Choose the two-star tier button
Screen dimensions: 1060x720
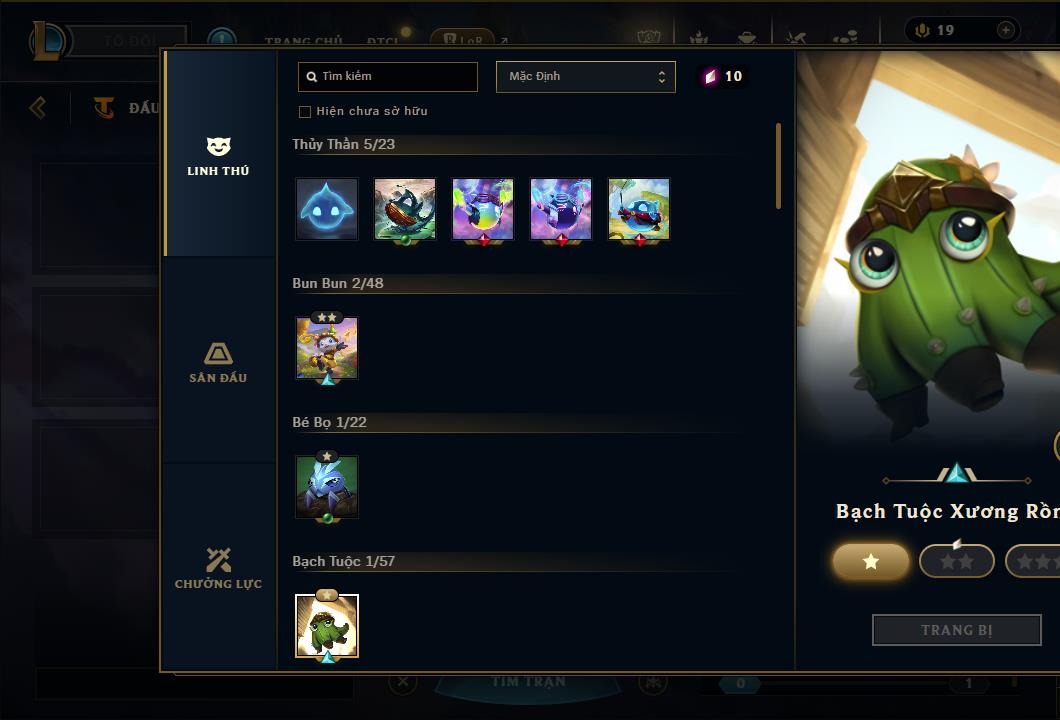(956, 561)
